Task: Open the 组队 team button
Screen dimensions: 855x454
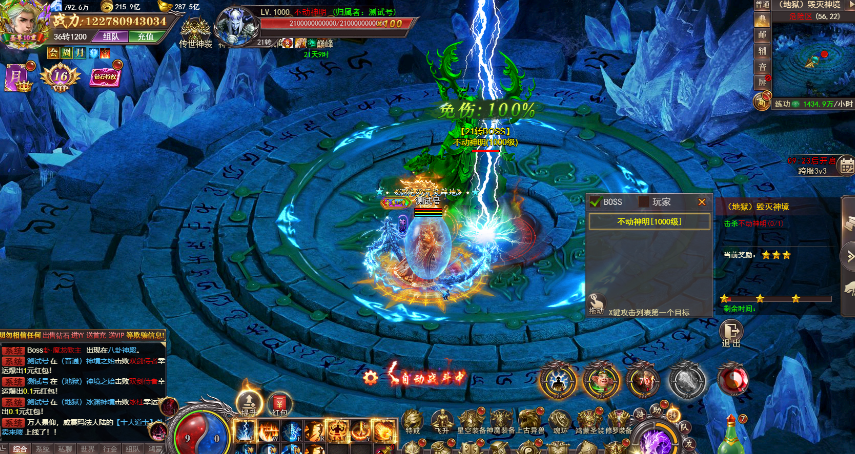Action: [x=109, y=35]
